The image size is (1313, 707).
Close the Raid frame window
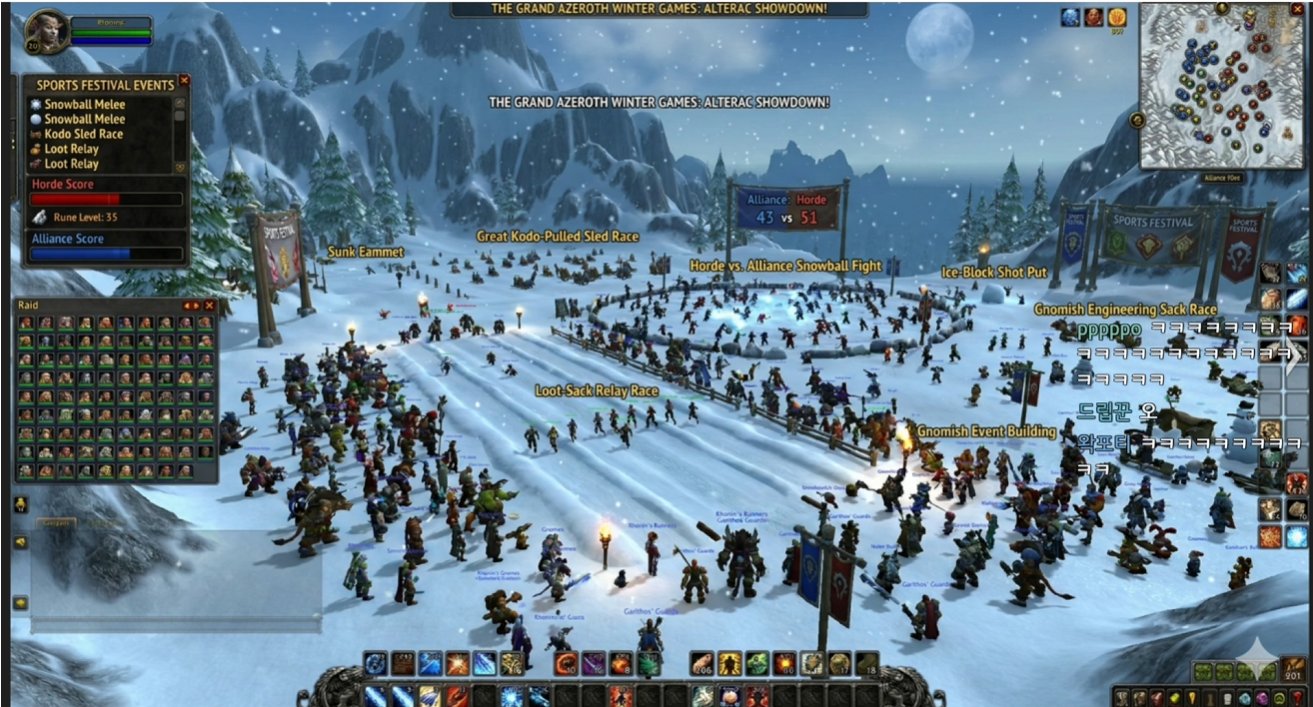[209, 305]
